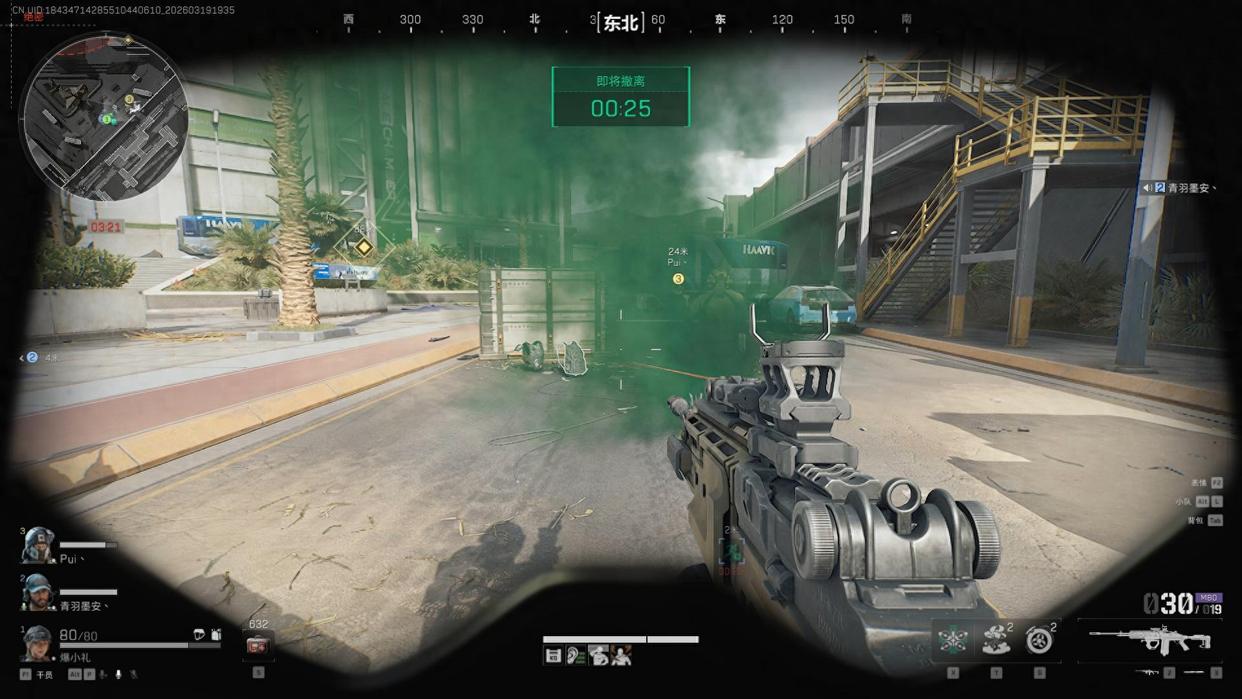Click the helmet armor icon
Image resolution: width=1242 pixels, height=699 pixels.
point(198,635)
